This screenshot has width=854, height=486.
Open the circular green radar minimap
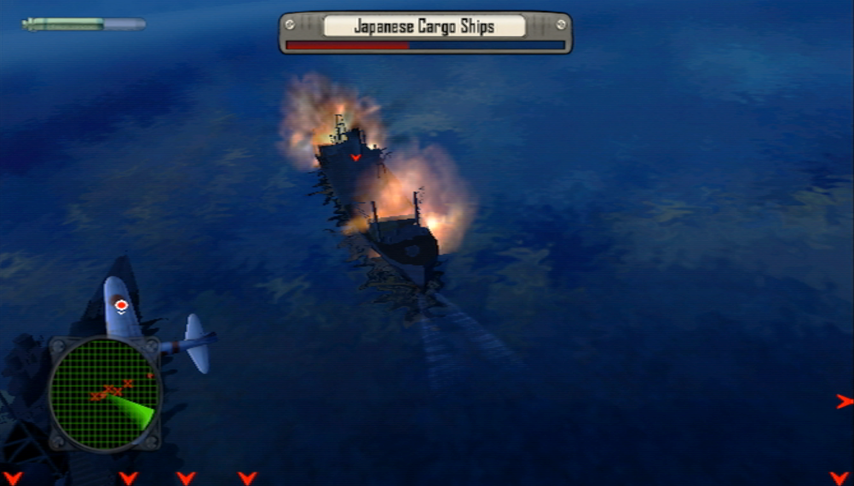pos(104,392)
